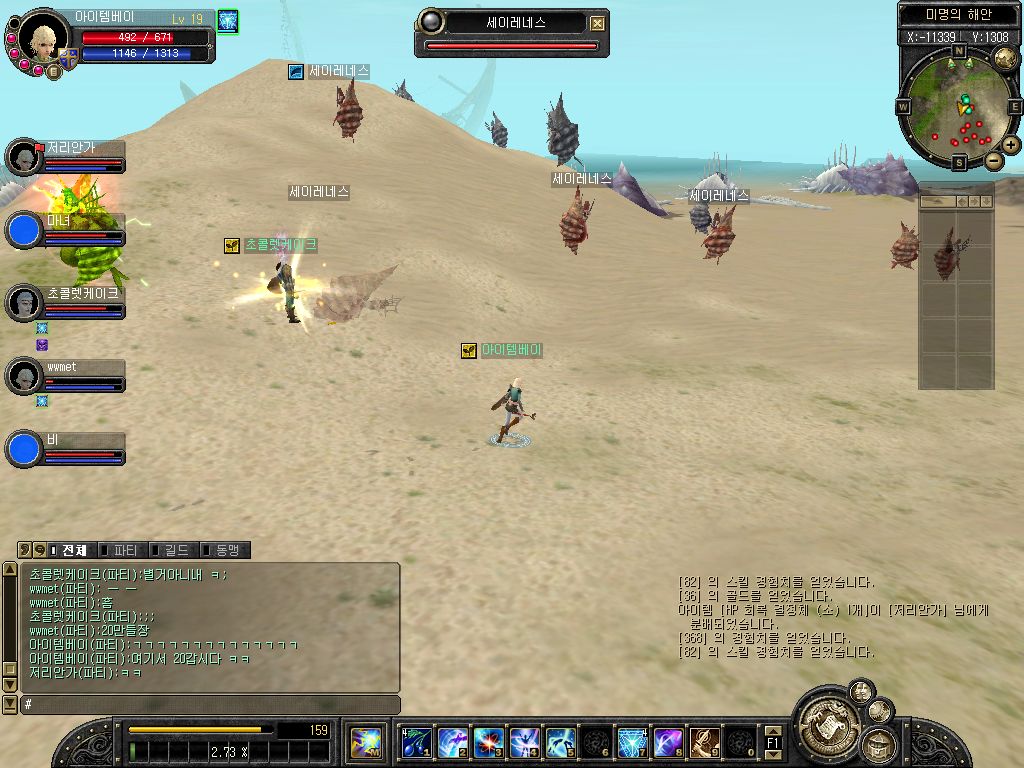Use the sword skill in hotbar slot 9
Image resolution: width=1024 pixels, height=768 pixels.
[704, 743]
